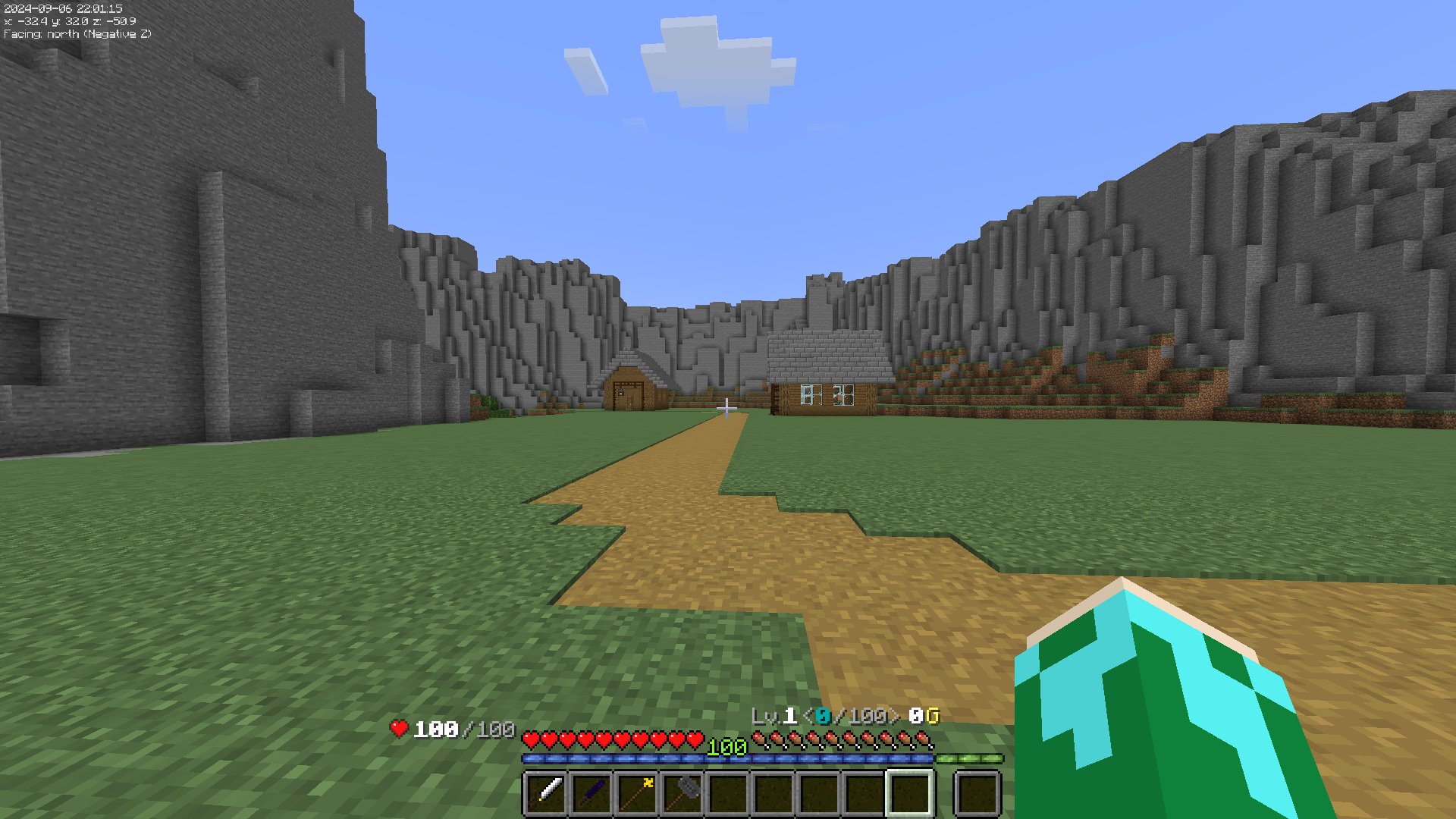
Task: Click the highlighted ninth hotbar slot
Action: pyautogui.click(x=906, y=792)
